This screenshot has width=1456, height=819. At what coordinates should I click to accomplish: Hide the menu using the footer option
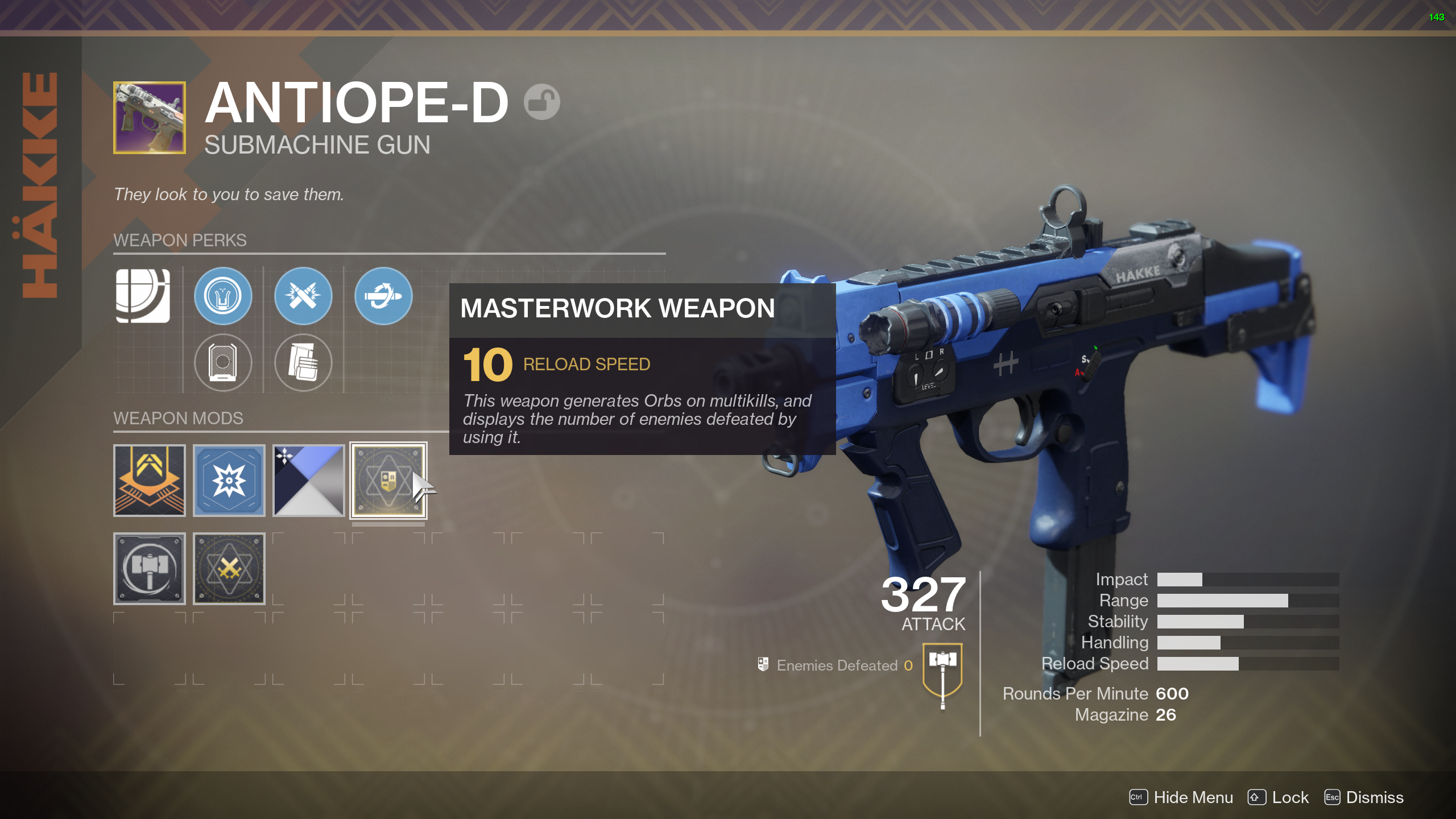click(x=1181, y=797)
